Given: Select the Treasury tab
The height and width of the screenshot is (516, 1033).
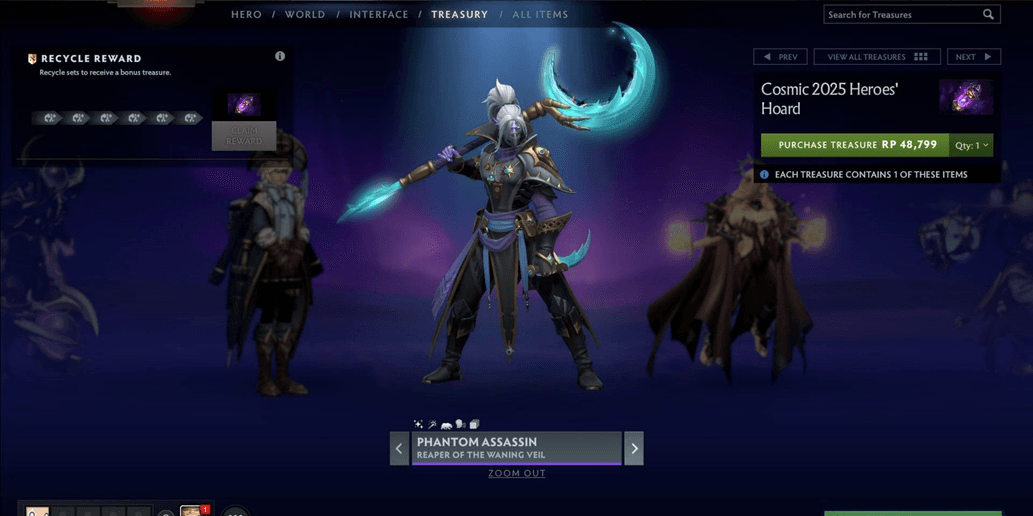Looking at the screenshot, I should 459,15.
